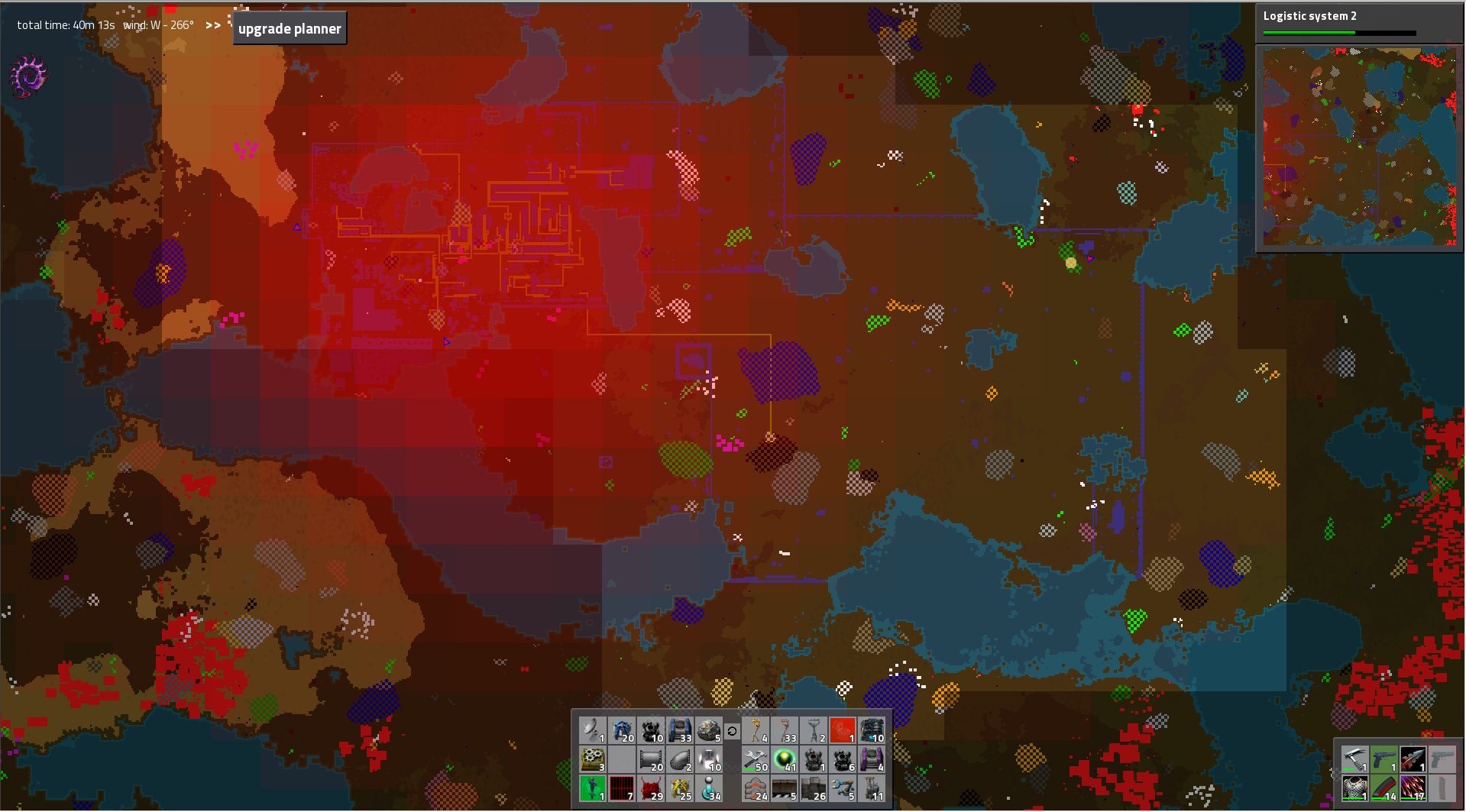Click the purple spiral mod icon

(x=29, y=76)
